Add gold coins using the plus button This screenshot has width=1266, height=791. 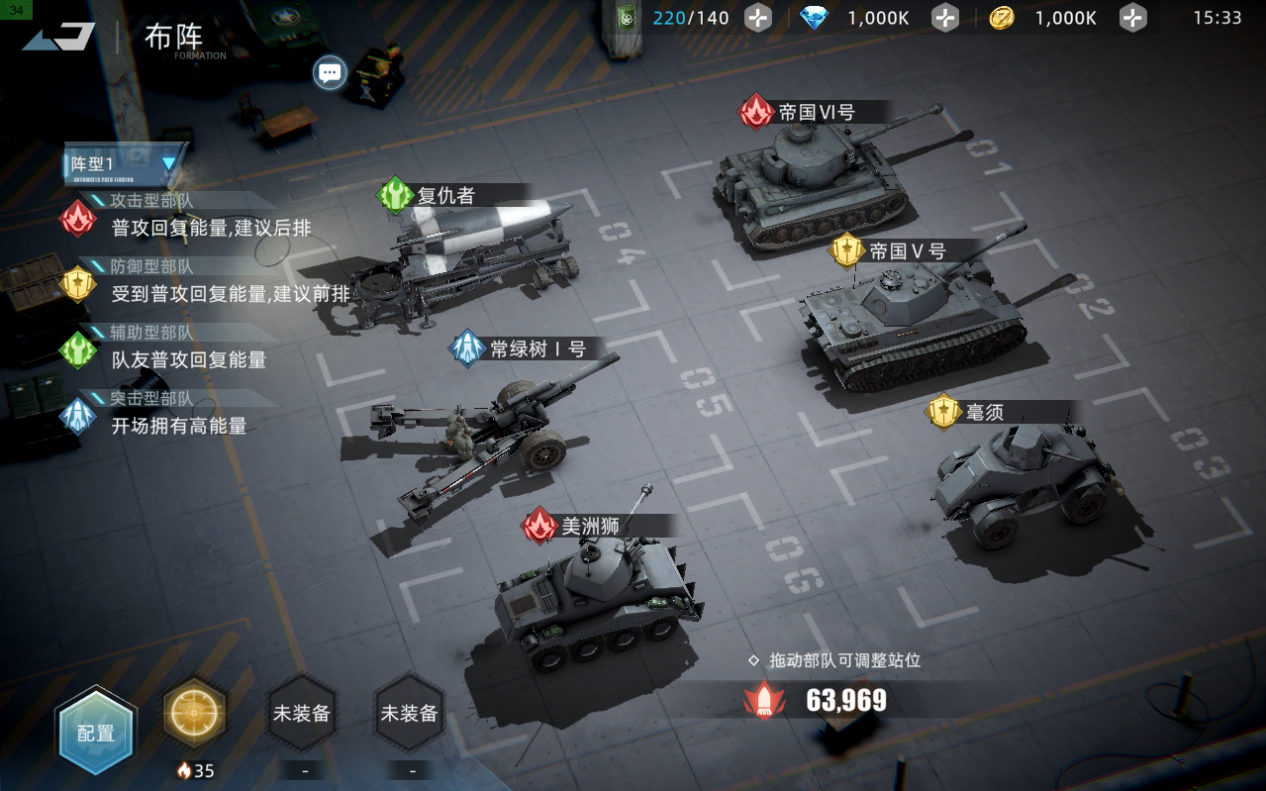click(1132, 18)
